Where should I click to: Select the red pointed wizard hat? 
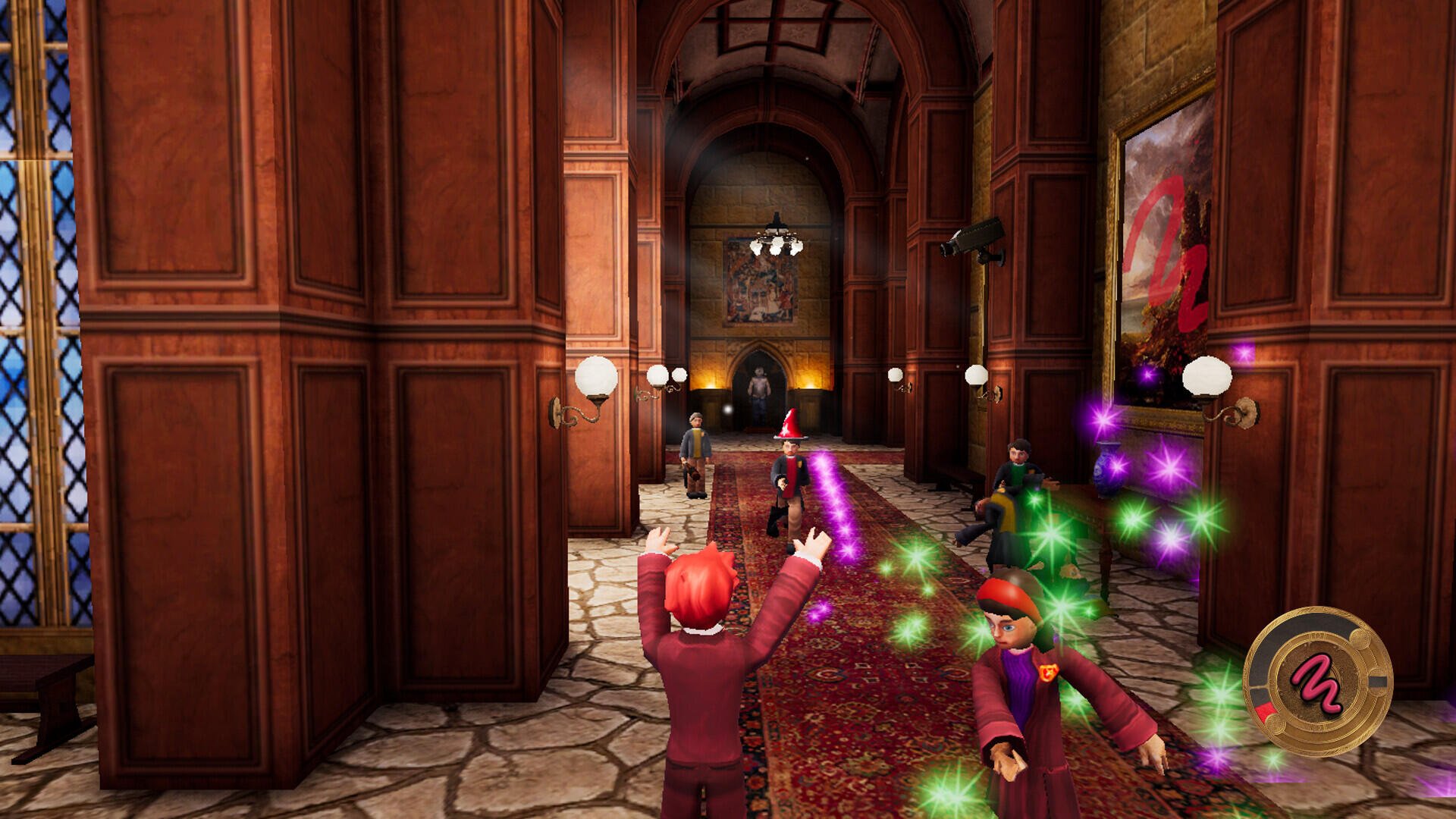tap(791, 425)
